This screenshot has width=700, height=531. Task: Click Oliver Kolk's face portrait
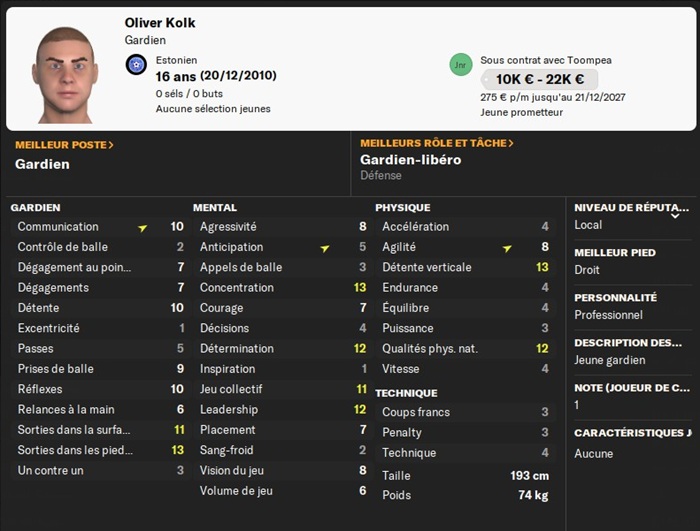(x=64, y=73)
